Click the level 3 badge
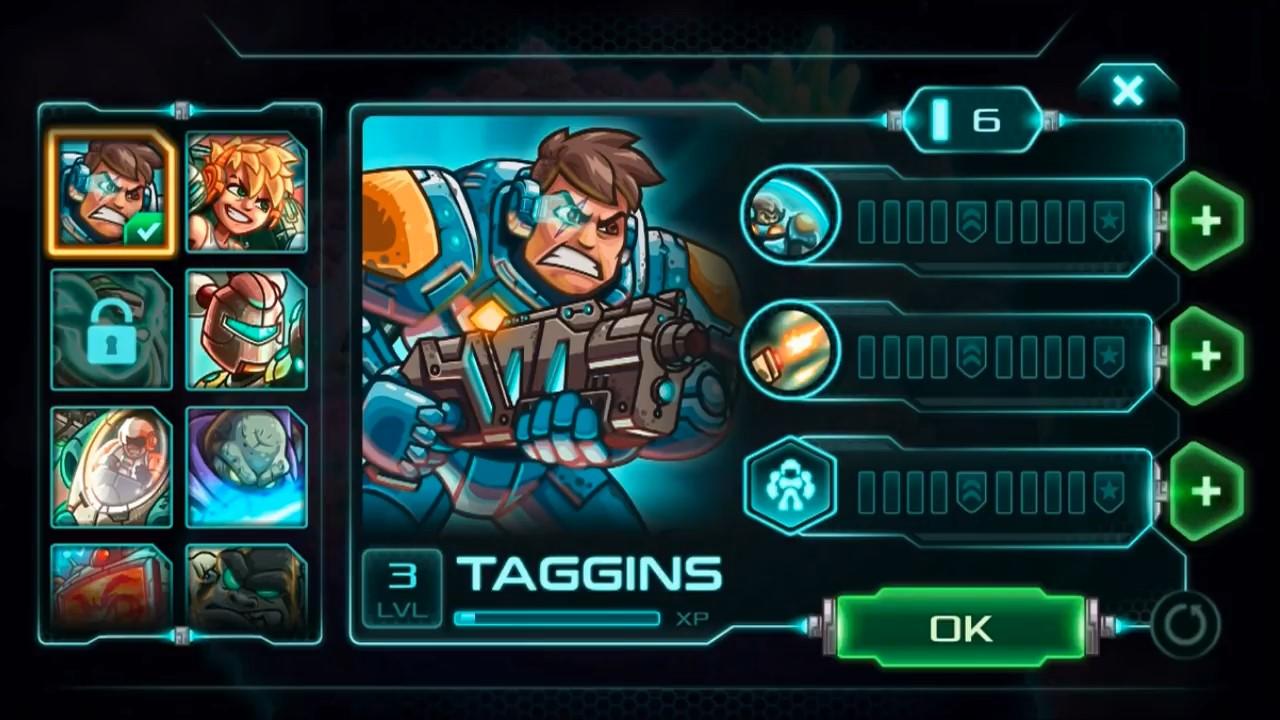The width and height of the screenshot is (1280, 720). click(x=402, y=583)
